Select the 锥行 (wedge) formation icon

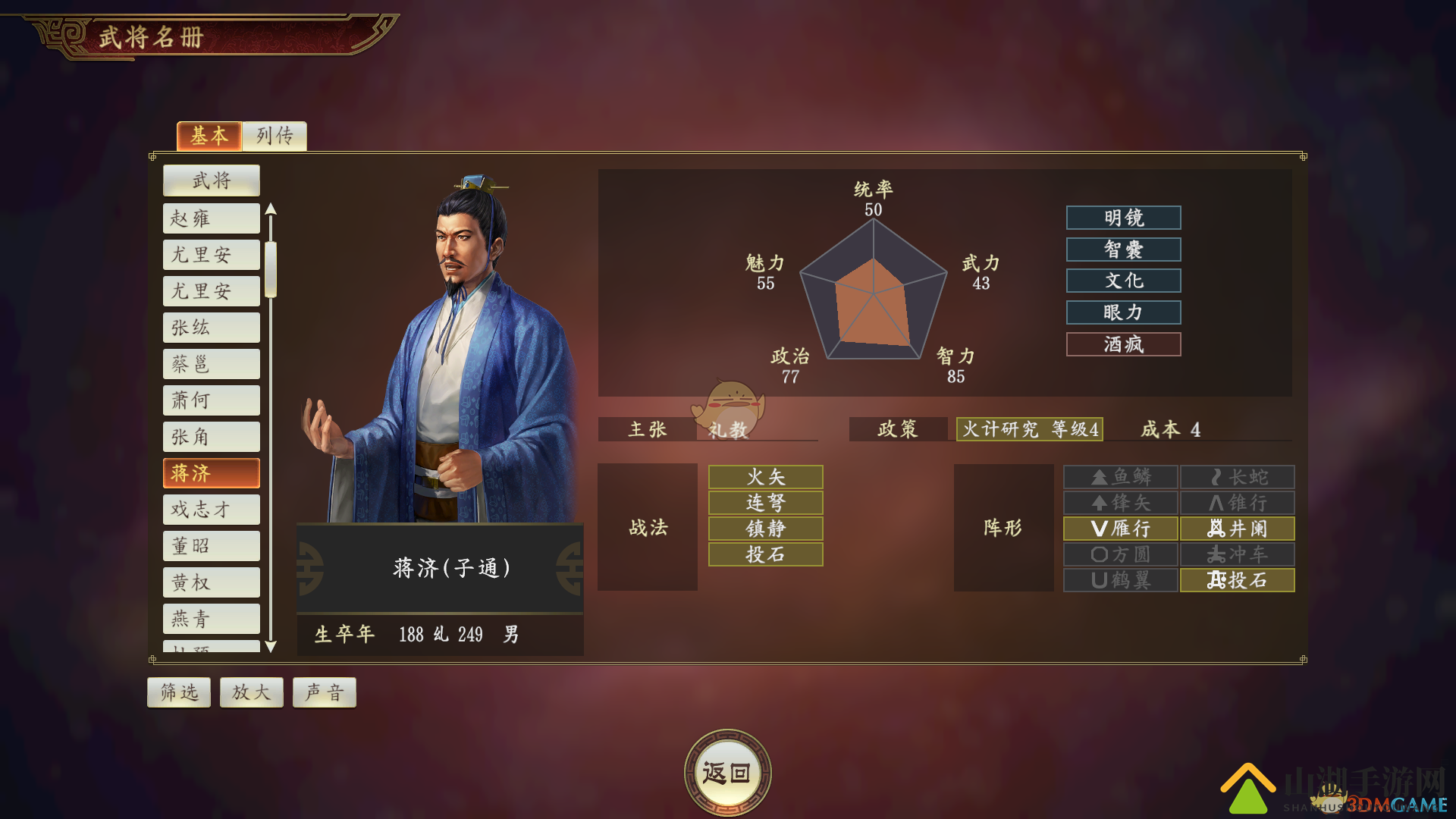click(1237, 503)
